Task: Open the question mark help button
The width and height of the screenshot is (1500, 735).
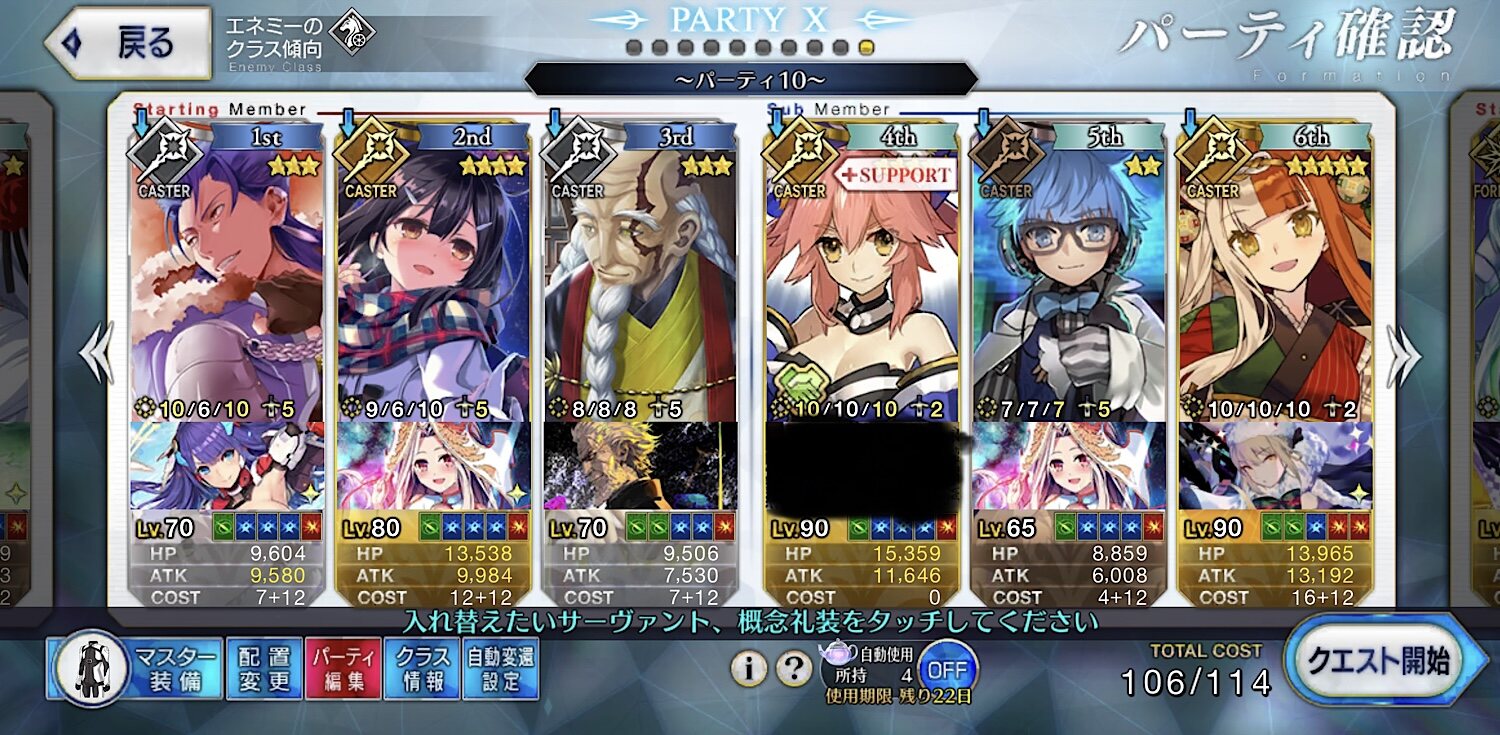Action: 793,668
